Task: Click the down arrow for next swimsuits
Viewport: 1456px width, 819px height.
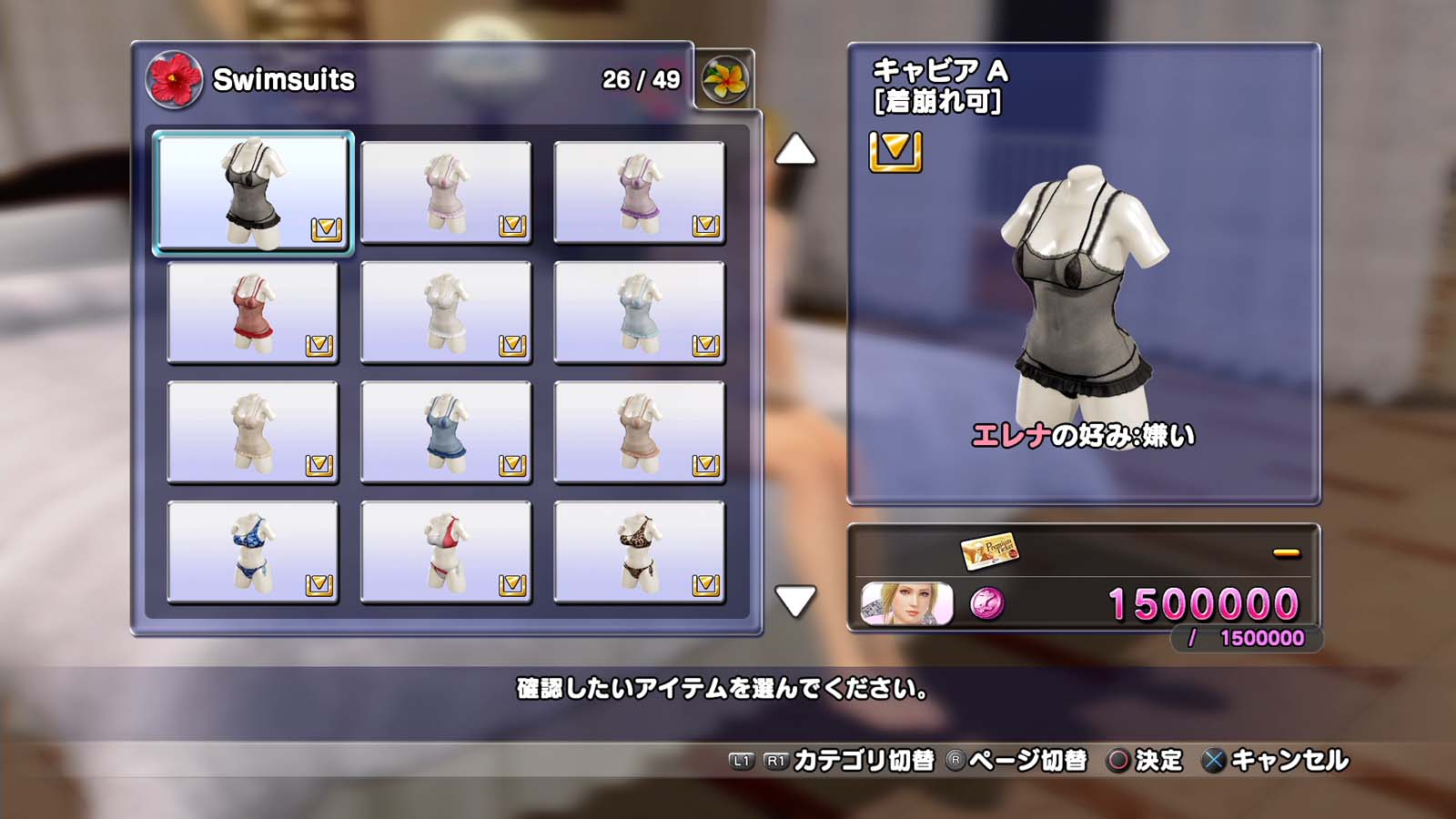Action: (795, 601)
